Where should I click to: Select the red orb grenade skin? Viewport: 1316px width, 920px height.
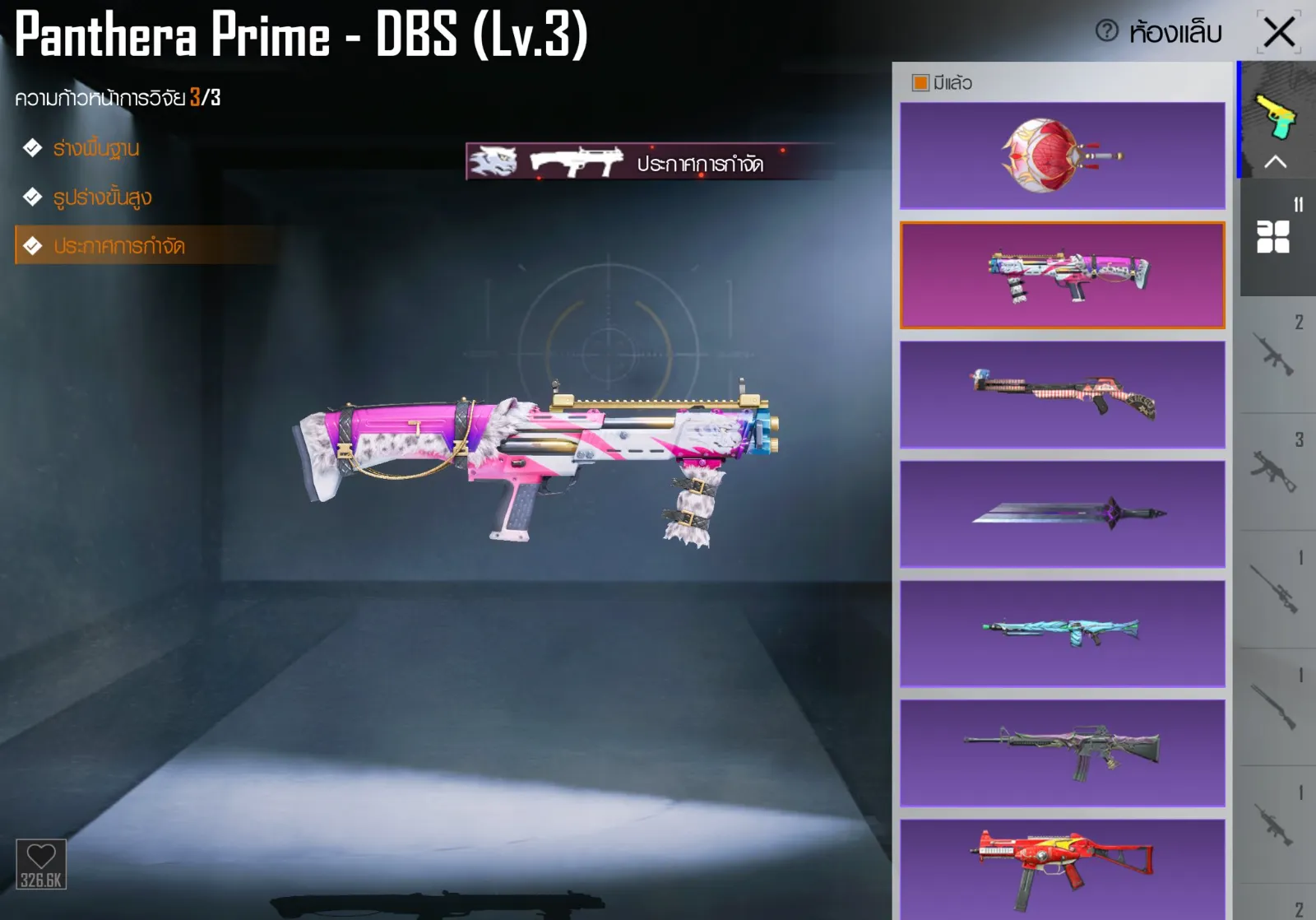[1062, 156]
